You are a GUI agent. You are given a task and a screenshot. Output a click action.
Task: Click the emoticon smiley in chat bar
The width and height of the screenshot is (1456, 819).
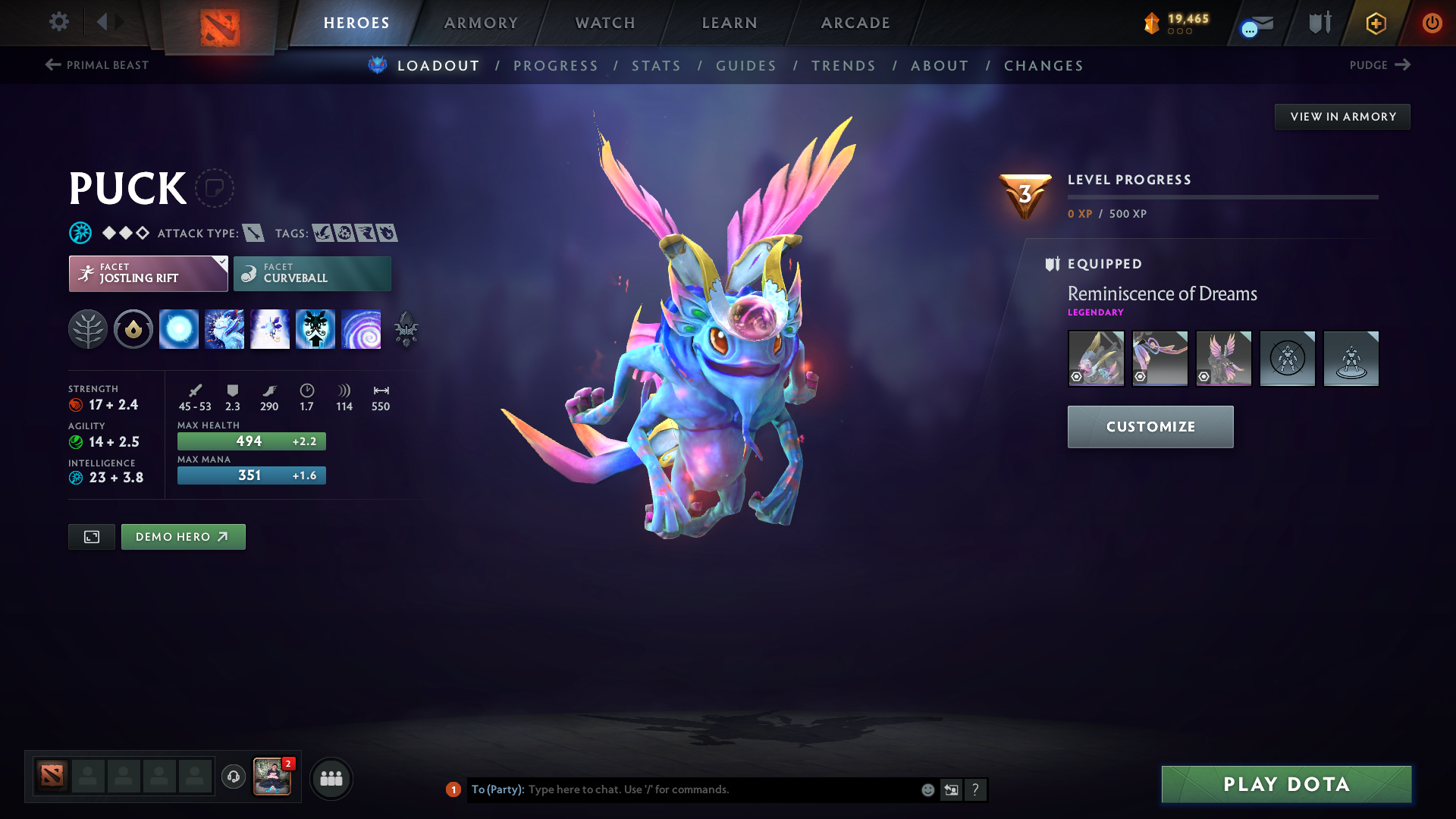click(927, 789)
